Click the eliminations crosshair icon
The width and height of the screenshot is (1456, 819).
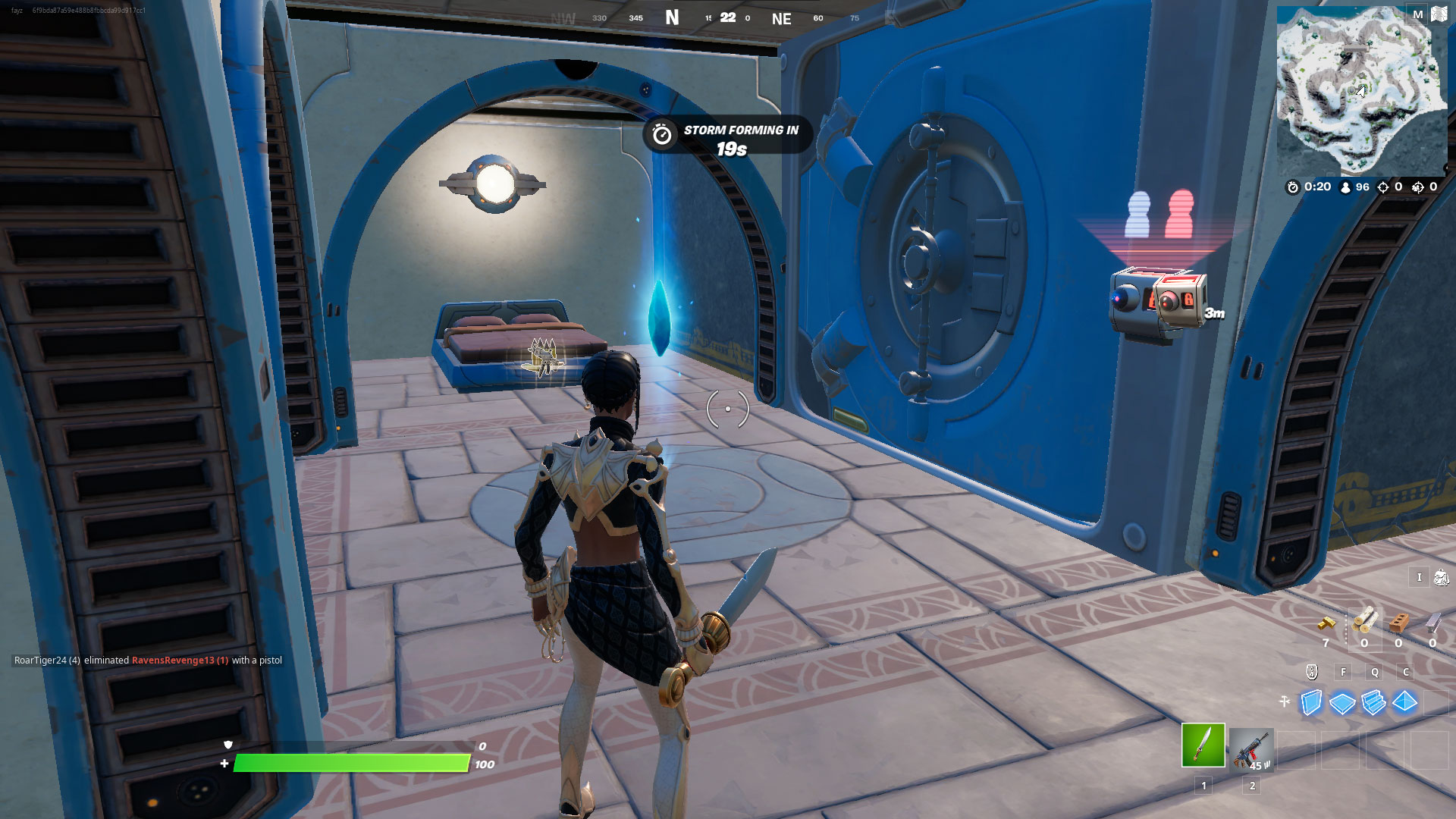point(1383,187)
